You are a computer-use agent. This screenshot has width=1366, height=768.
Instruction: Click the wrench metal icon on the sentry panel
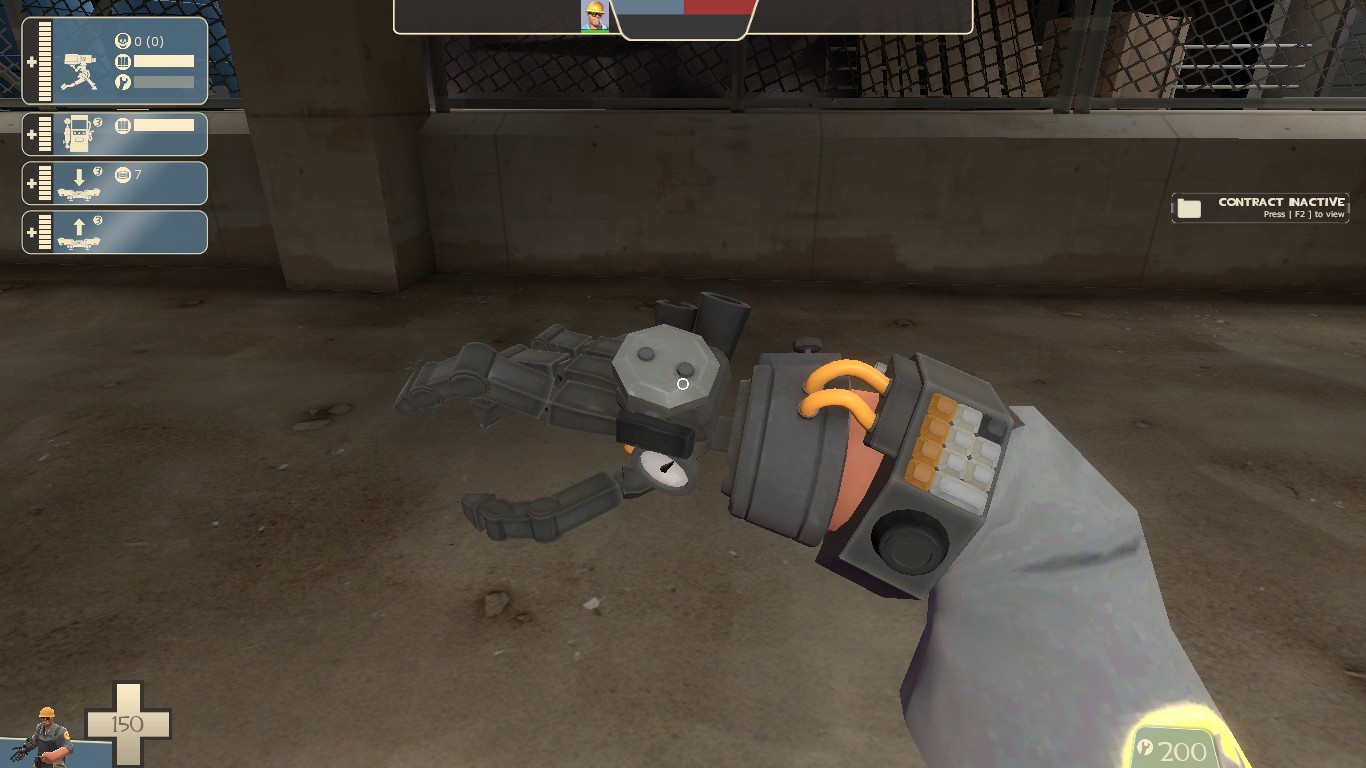point(122,80)
